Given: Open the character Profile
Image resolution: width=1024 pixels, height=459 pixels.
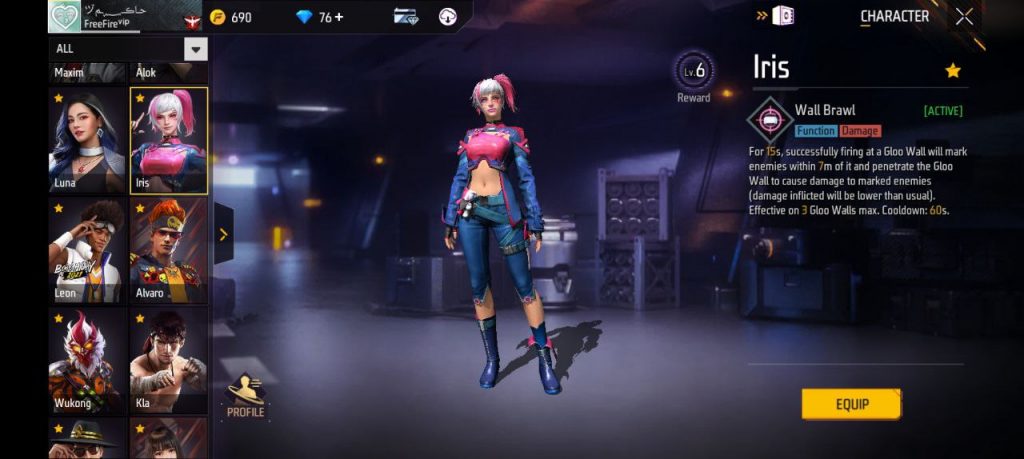Looking at the screenshot, I should coord(245,395).
